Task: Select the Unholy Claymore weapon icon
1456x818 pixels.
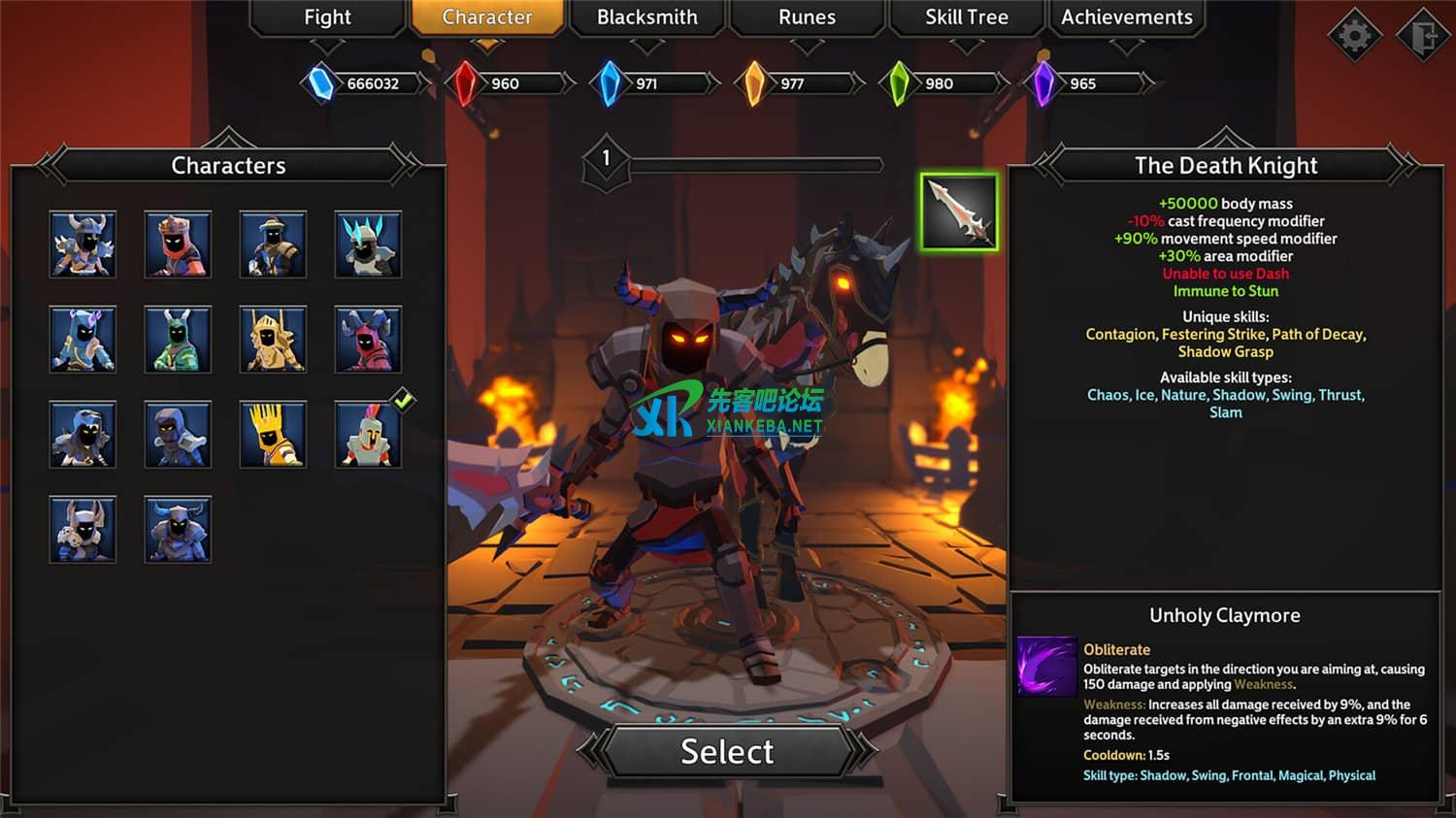Action: 959,212
